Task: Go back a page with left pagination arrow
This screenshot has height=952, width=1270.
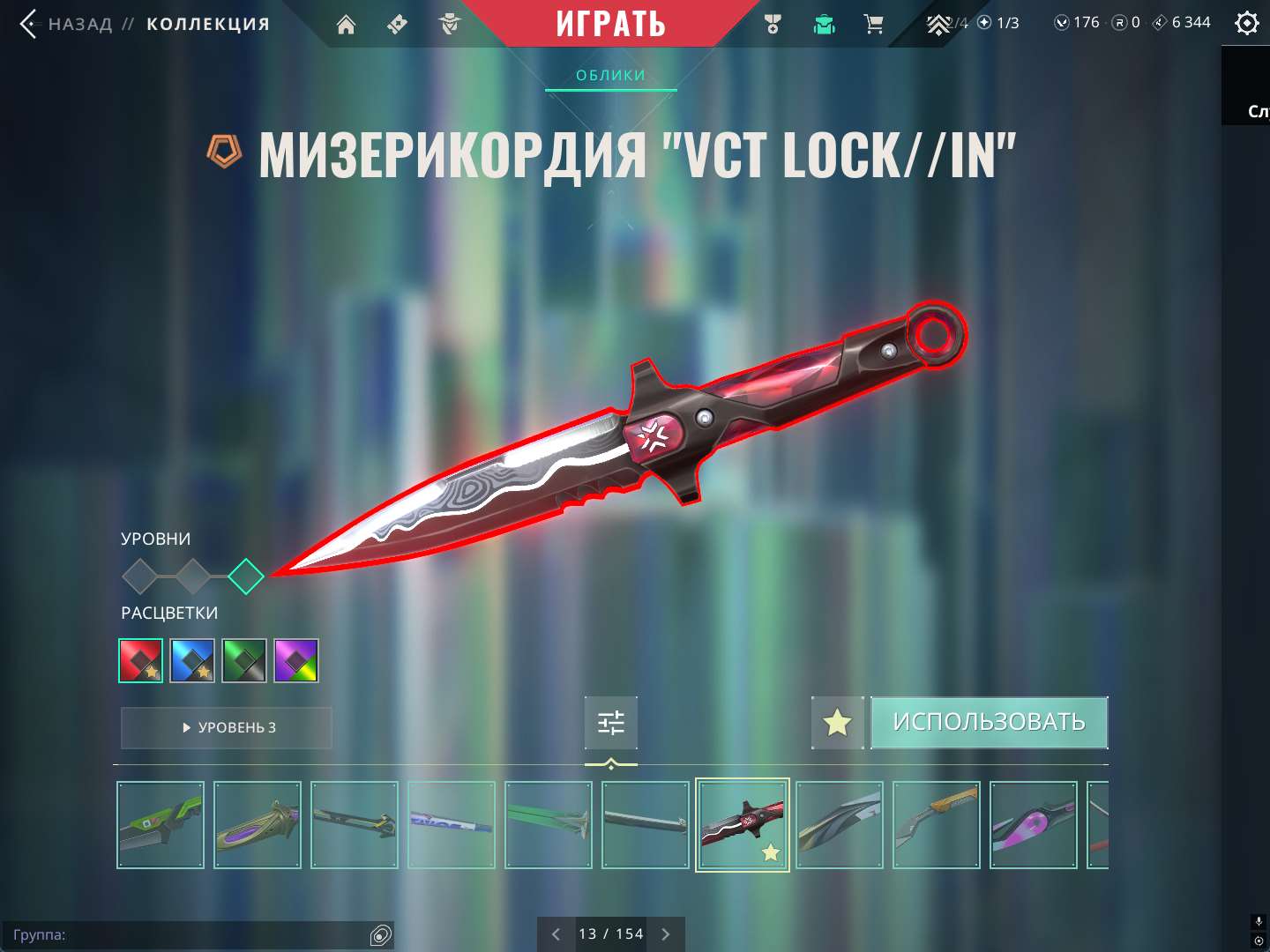Action: coord(556,933)
